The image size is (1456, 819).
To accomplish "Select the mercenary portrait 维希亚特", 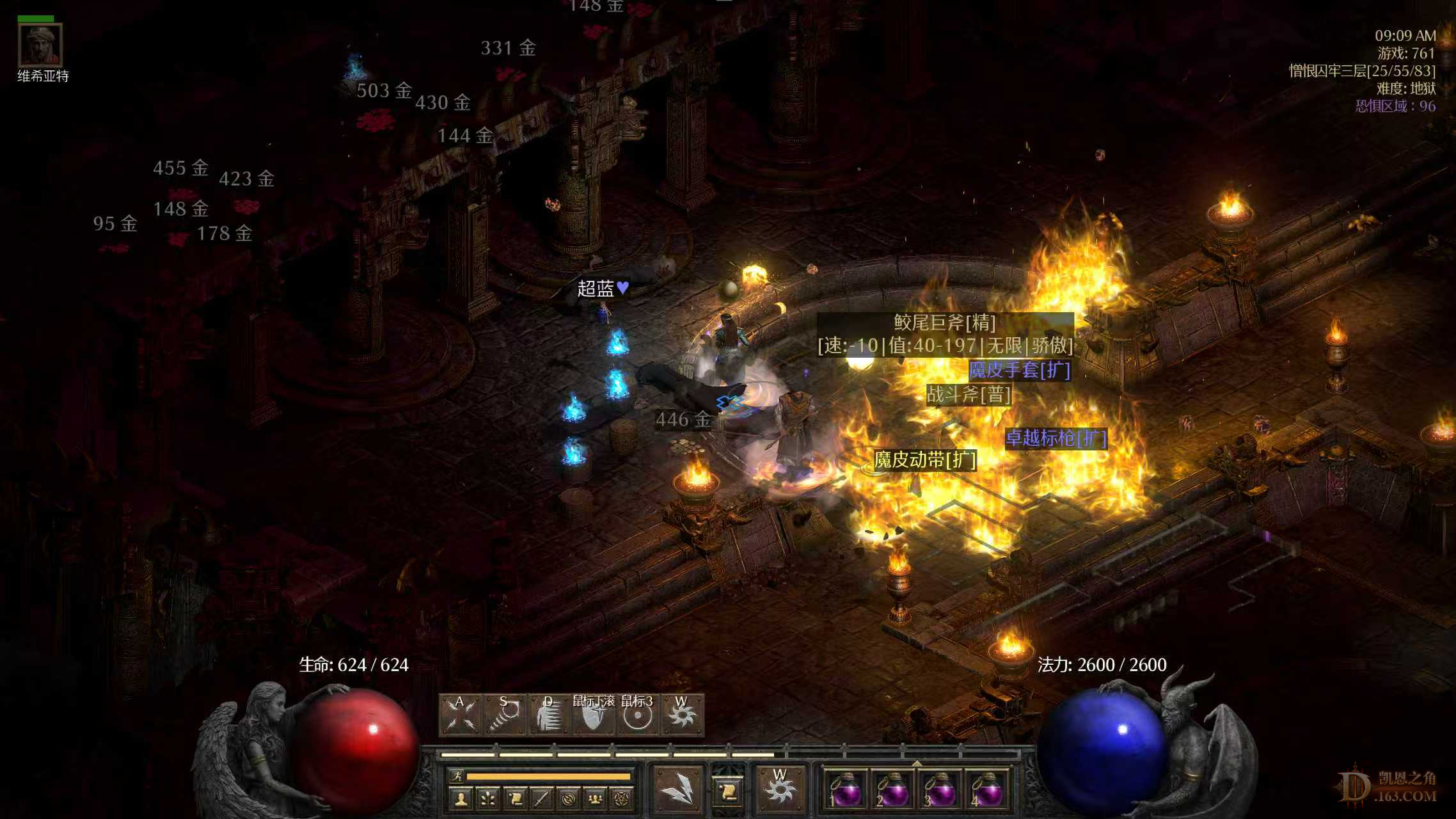I will [40, 45].
